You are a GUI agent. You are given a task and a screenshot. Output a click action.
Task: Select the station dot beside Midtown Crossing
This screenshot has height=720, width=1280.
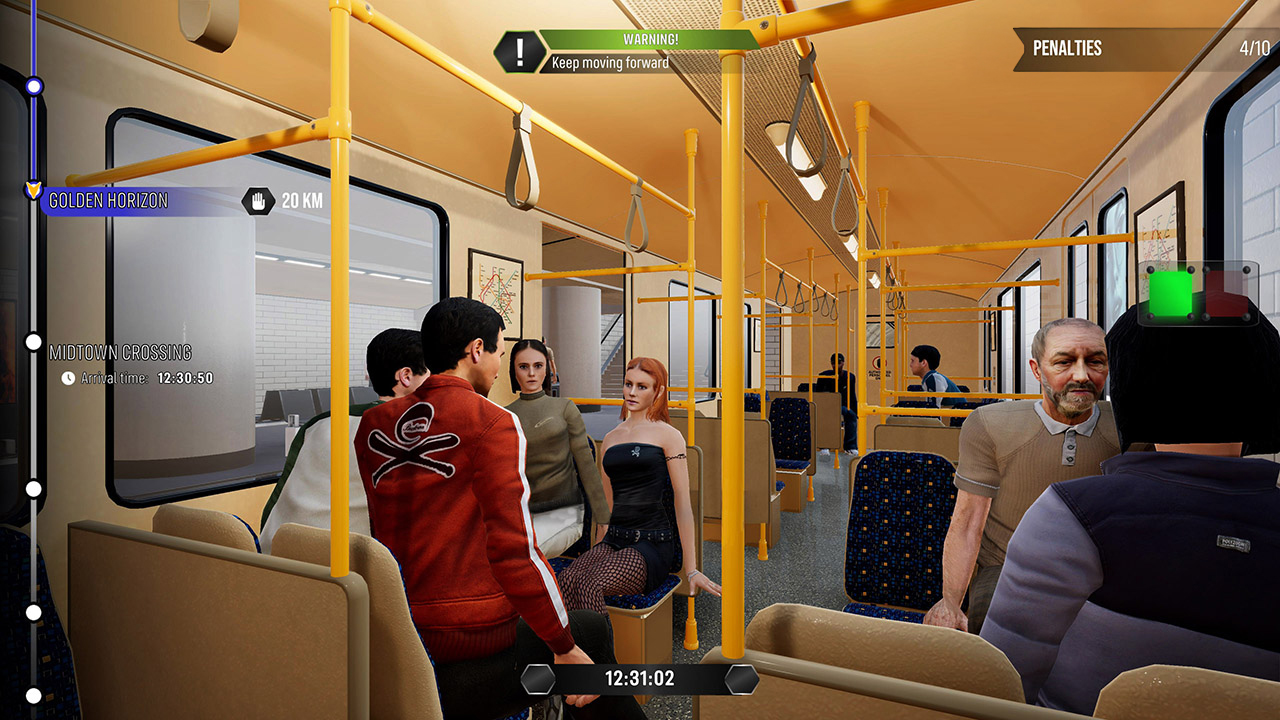pyautogui.click(x=35, y=343)
